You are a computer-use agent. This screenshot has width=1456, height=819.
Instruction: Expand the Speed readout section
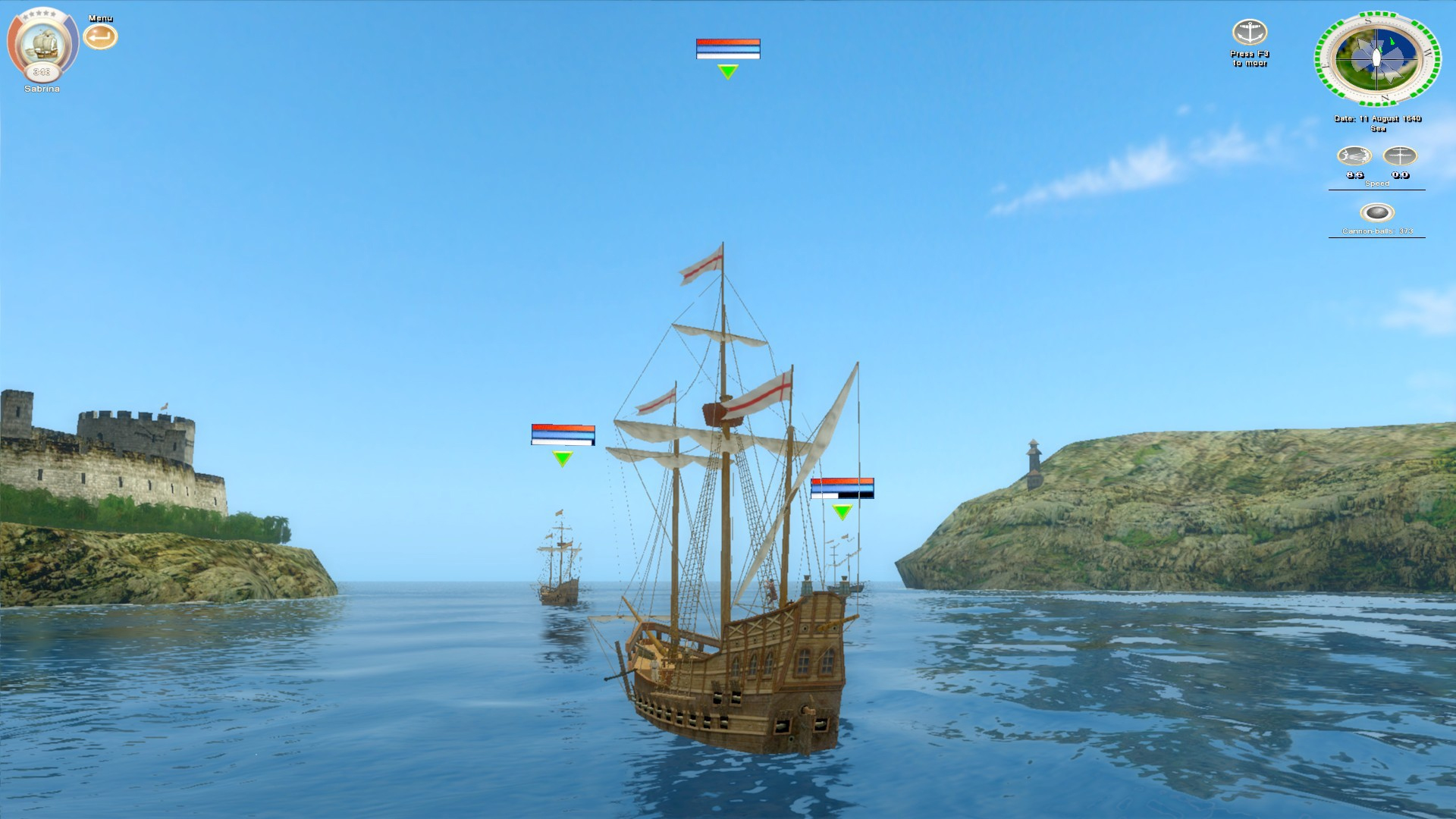(x=1376, y=184)
